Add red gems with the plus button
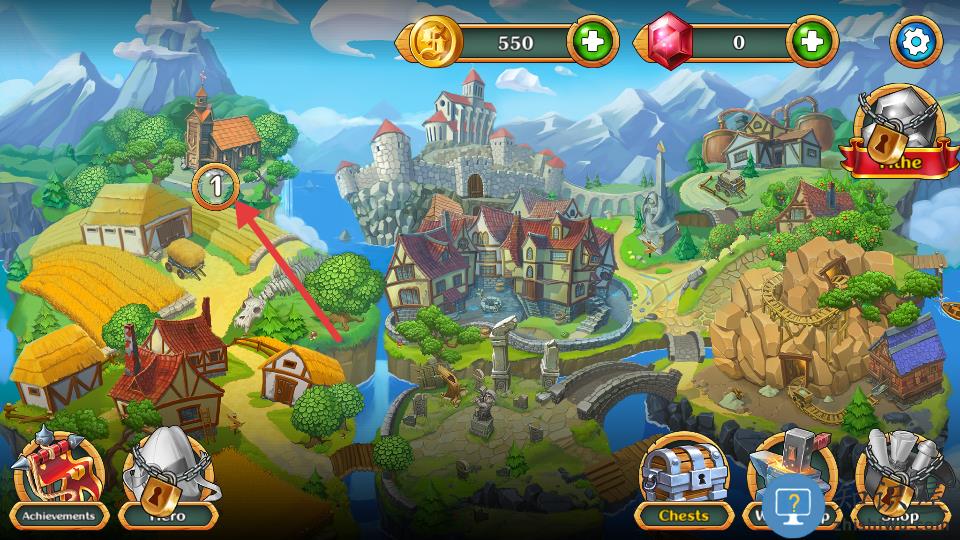Screen dimensions: 960x540 811,42
